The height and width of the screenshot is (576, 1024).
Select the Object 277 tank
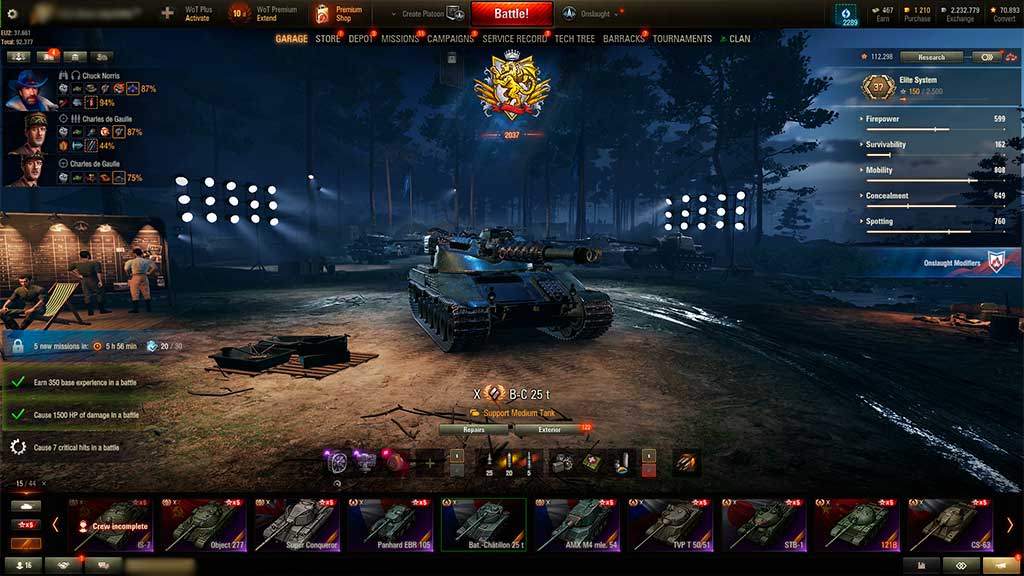(205, 524)
